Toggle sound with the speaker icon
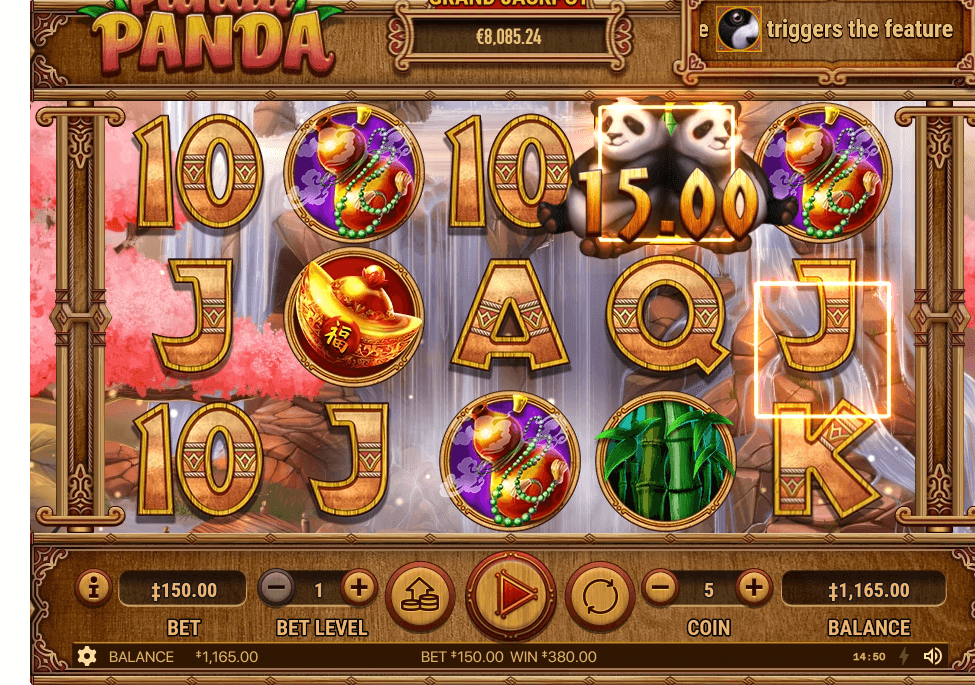 [932, 656]
